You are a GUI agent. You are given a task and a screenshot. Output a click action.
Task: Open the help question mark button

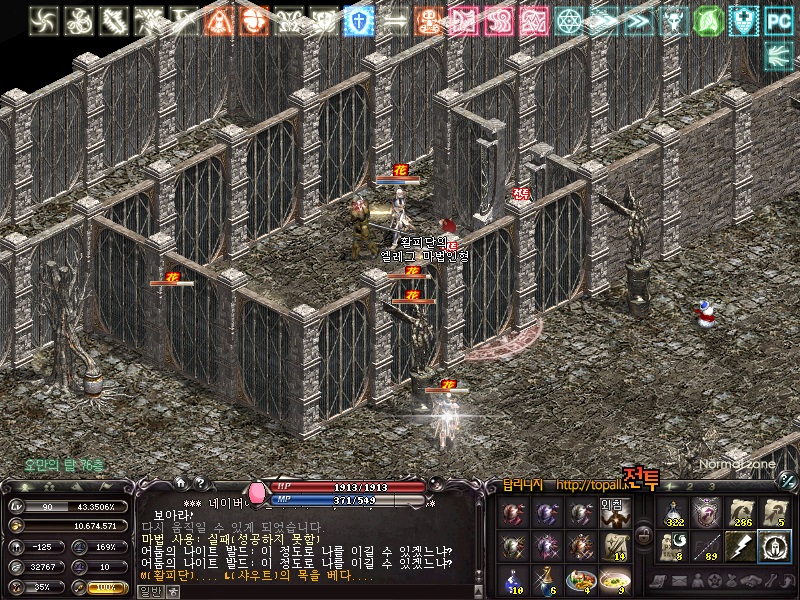point(198,483)
